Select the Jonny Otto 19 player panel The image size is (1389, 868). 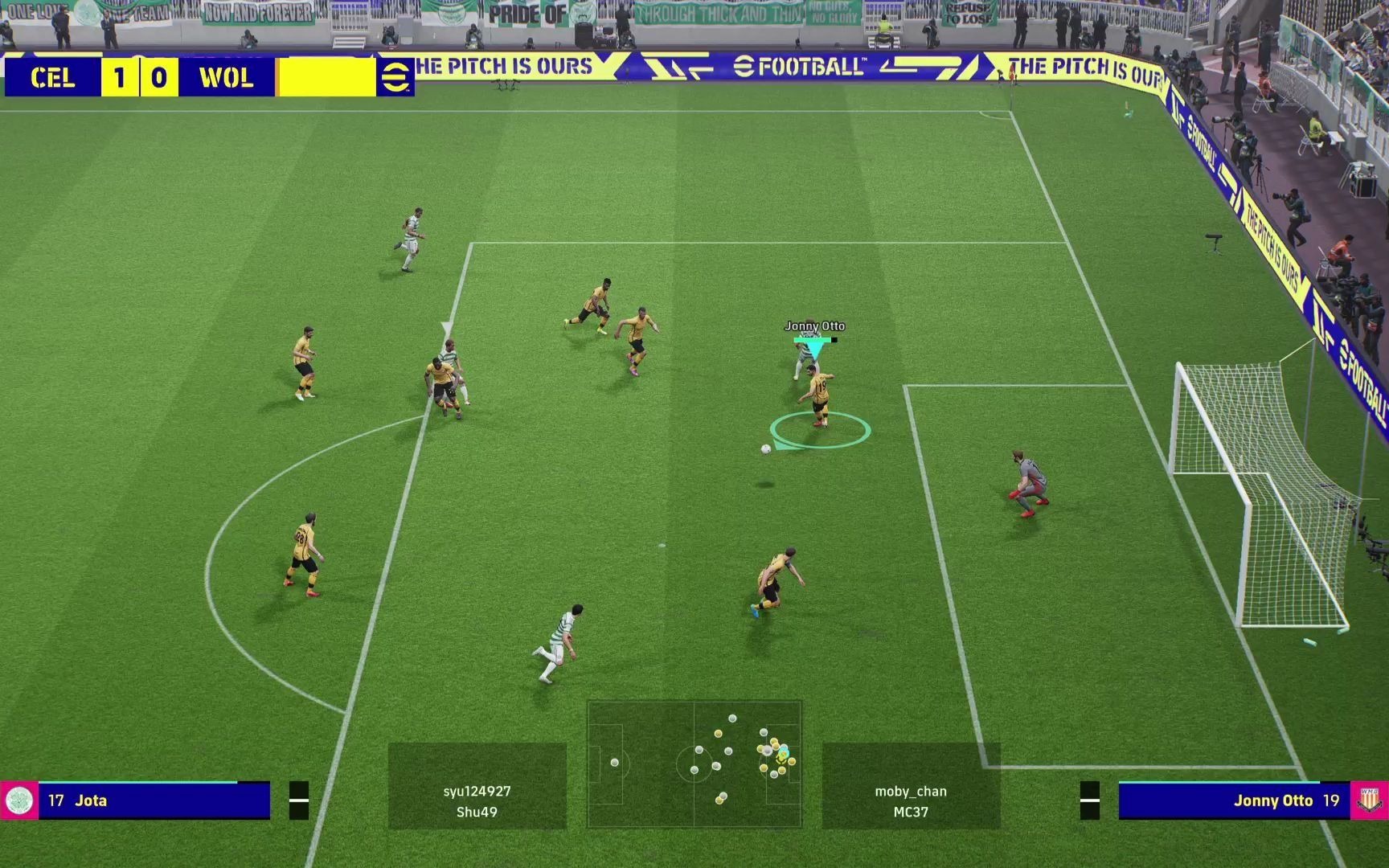coord(1235,800)
